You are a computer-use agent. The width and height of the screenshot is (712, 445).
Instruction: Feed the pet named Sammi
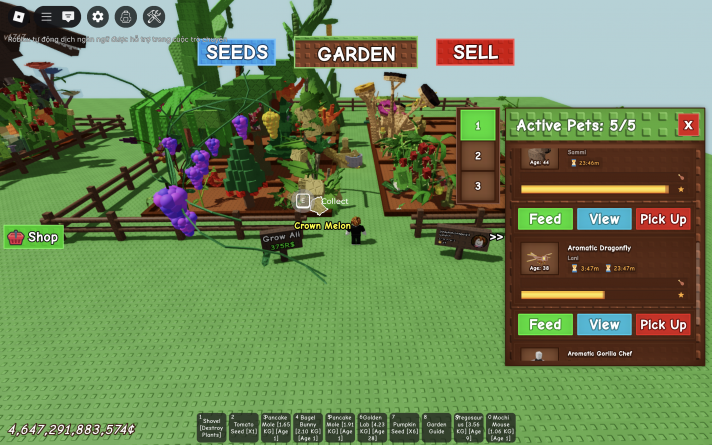point(545,219)
